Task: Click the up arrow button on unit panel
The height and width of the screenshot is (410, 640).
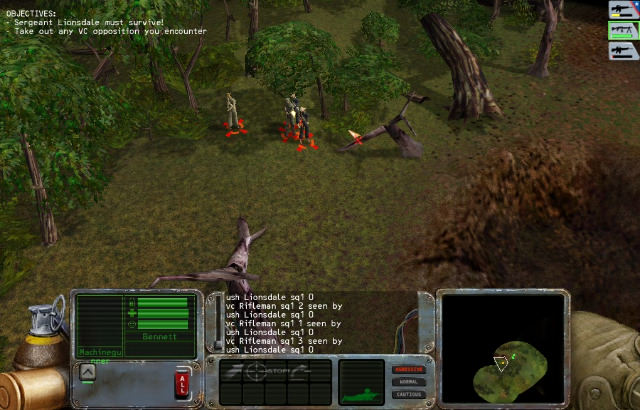Action: click(x=88, y=372)
